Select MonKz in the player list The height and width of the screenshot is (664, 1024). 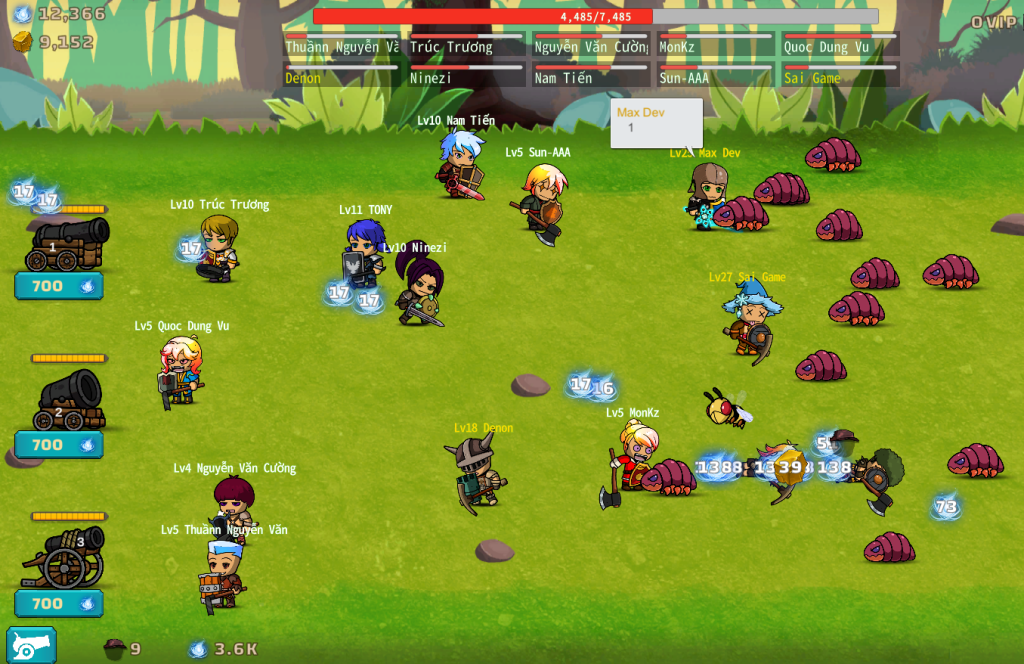pos(715,45)
